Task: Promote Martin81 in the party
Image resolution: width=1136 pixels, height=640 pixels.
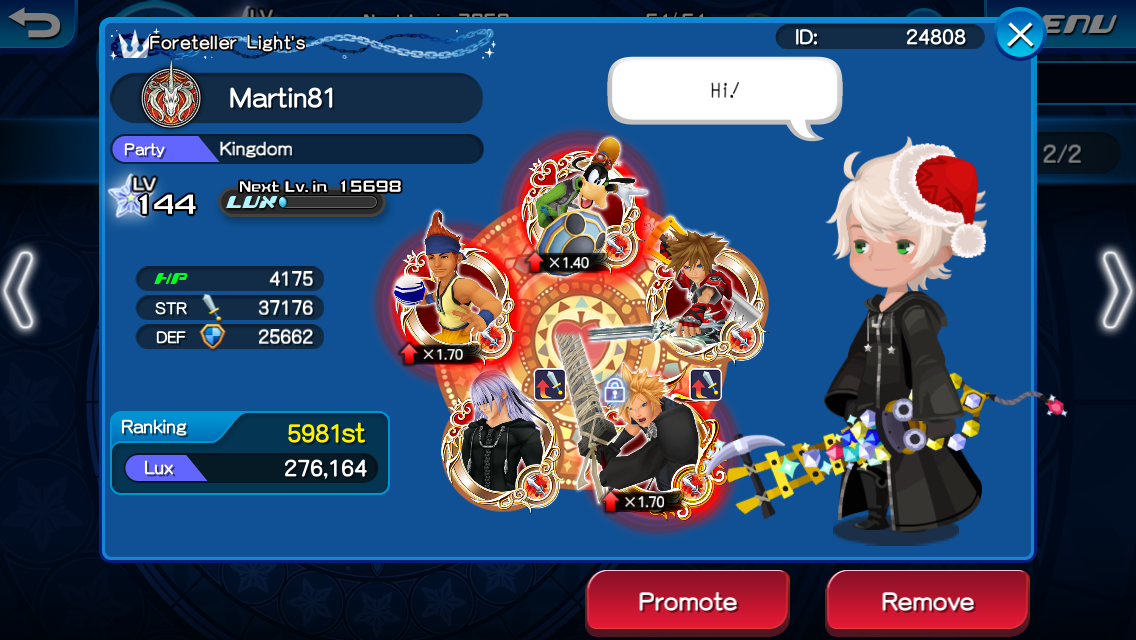Action: (688, 602)
